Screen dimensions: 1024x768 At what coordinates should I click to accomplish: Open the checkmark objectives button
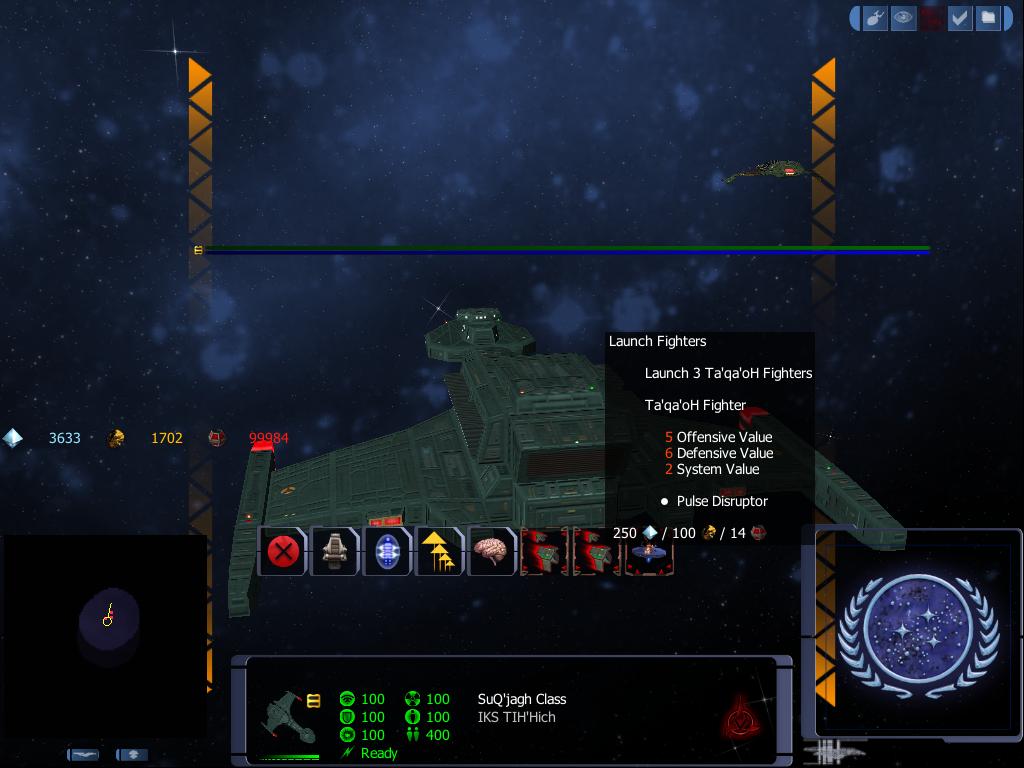tap(960, 18)
